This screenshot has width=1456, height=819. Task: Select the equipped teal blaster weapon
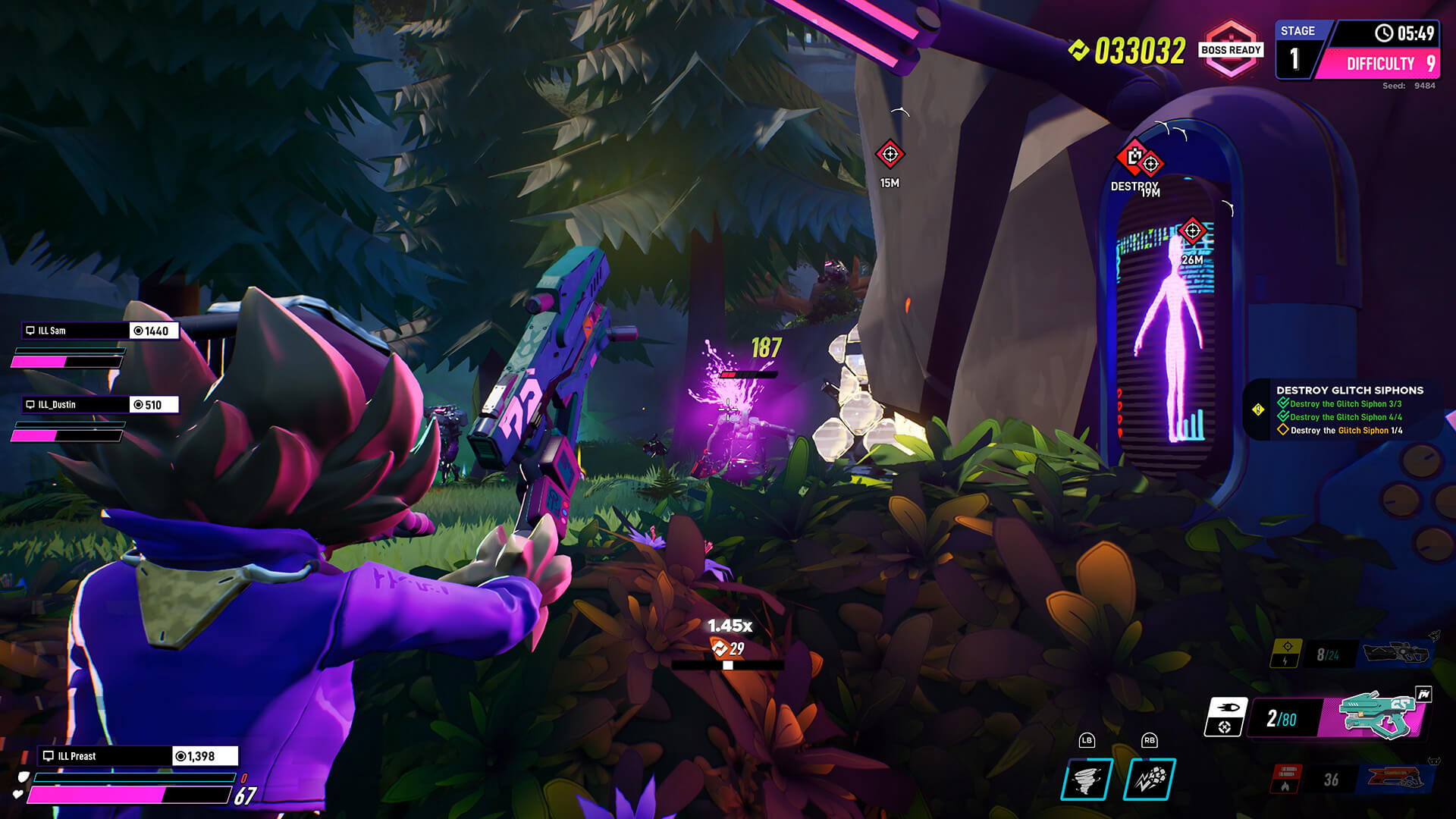click(1376, 715)
